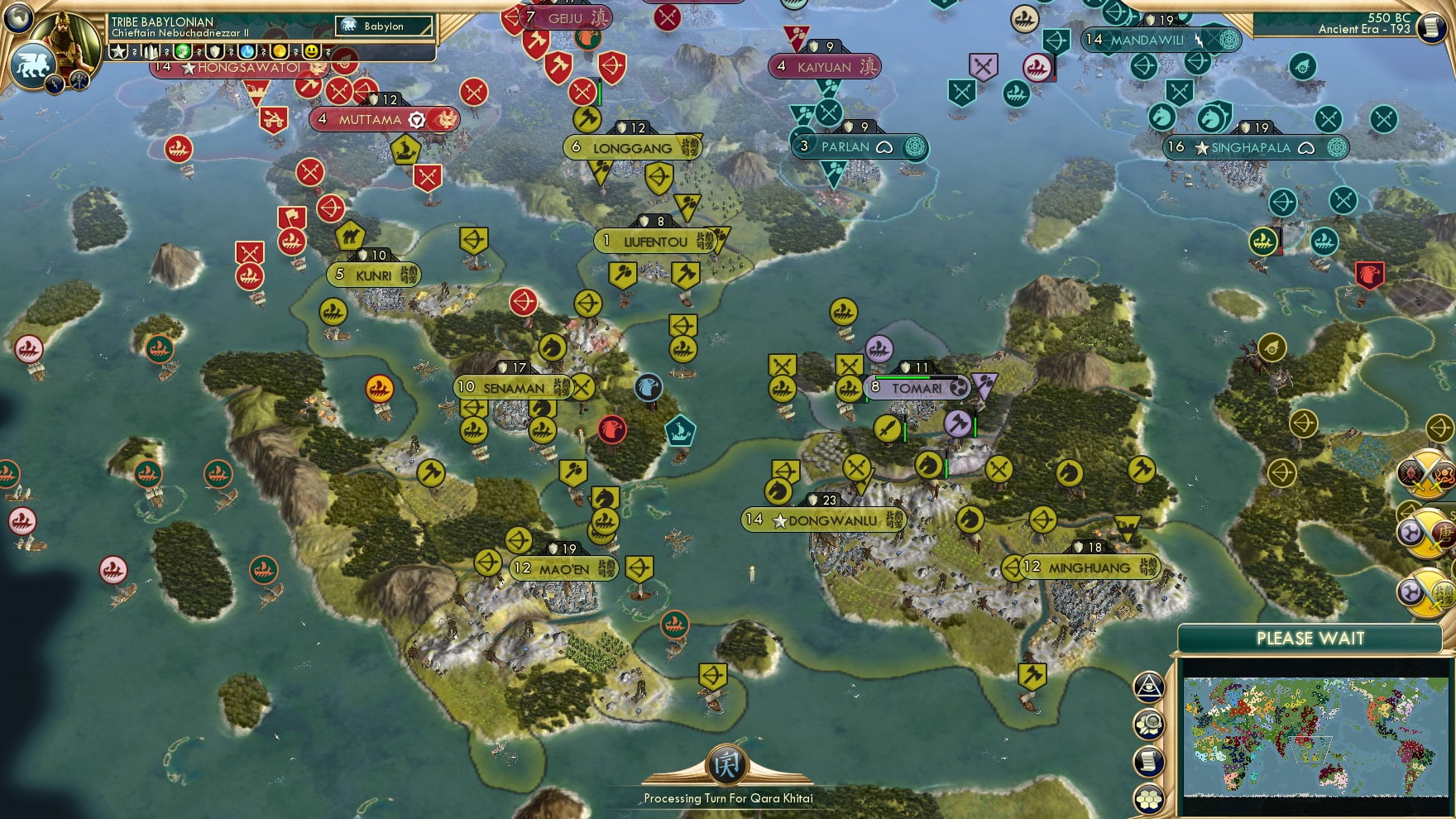The width and height of the screenshot is (1456, 819).
Task: Click the gold coin icon in the top bar
Action: coord(280,52)
